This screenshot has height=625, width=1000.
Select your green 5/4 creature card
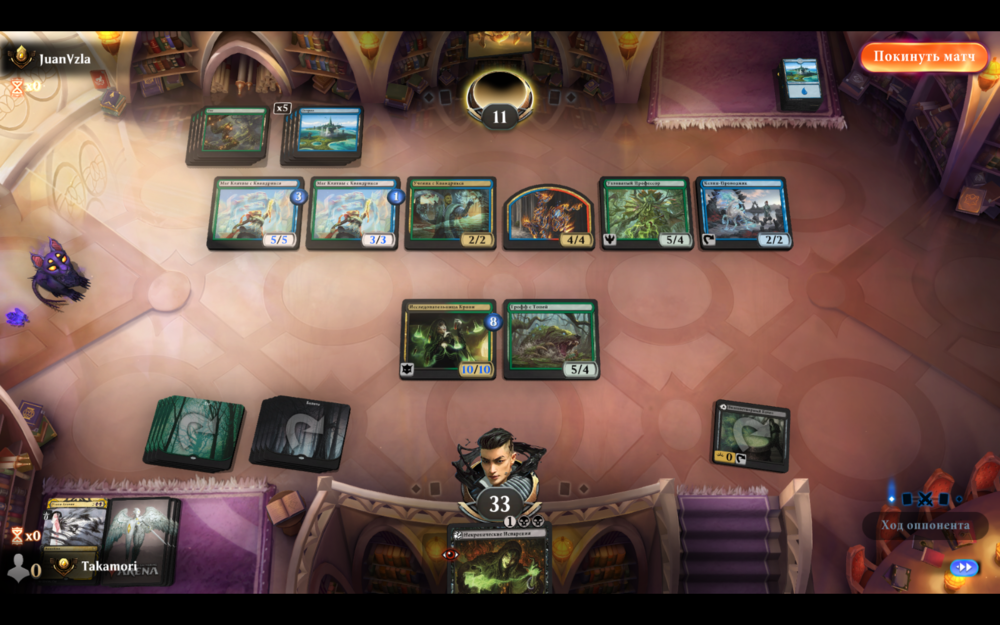[x=550, y=338]
